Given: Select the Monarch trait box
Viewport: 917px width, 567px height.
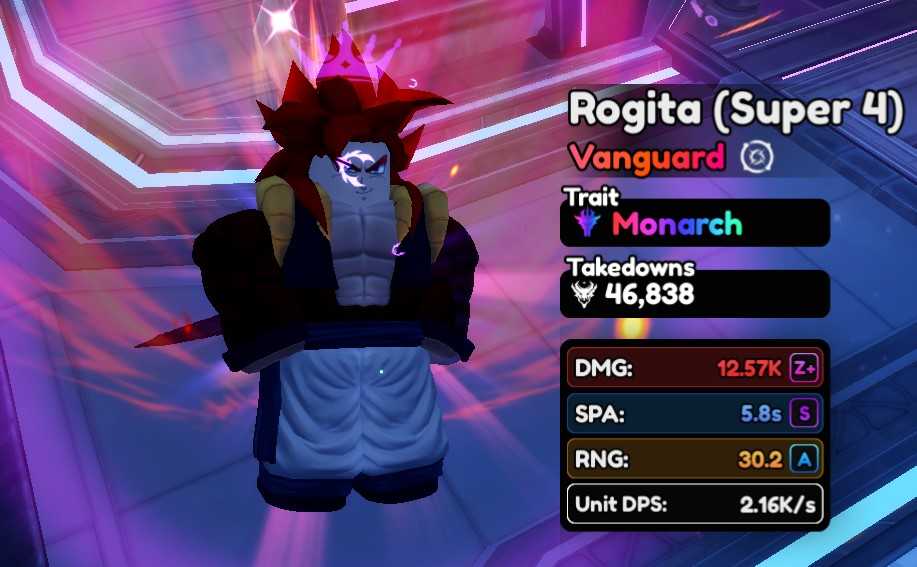Looking at the screenshot, I should coord(694,223).
